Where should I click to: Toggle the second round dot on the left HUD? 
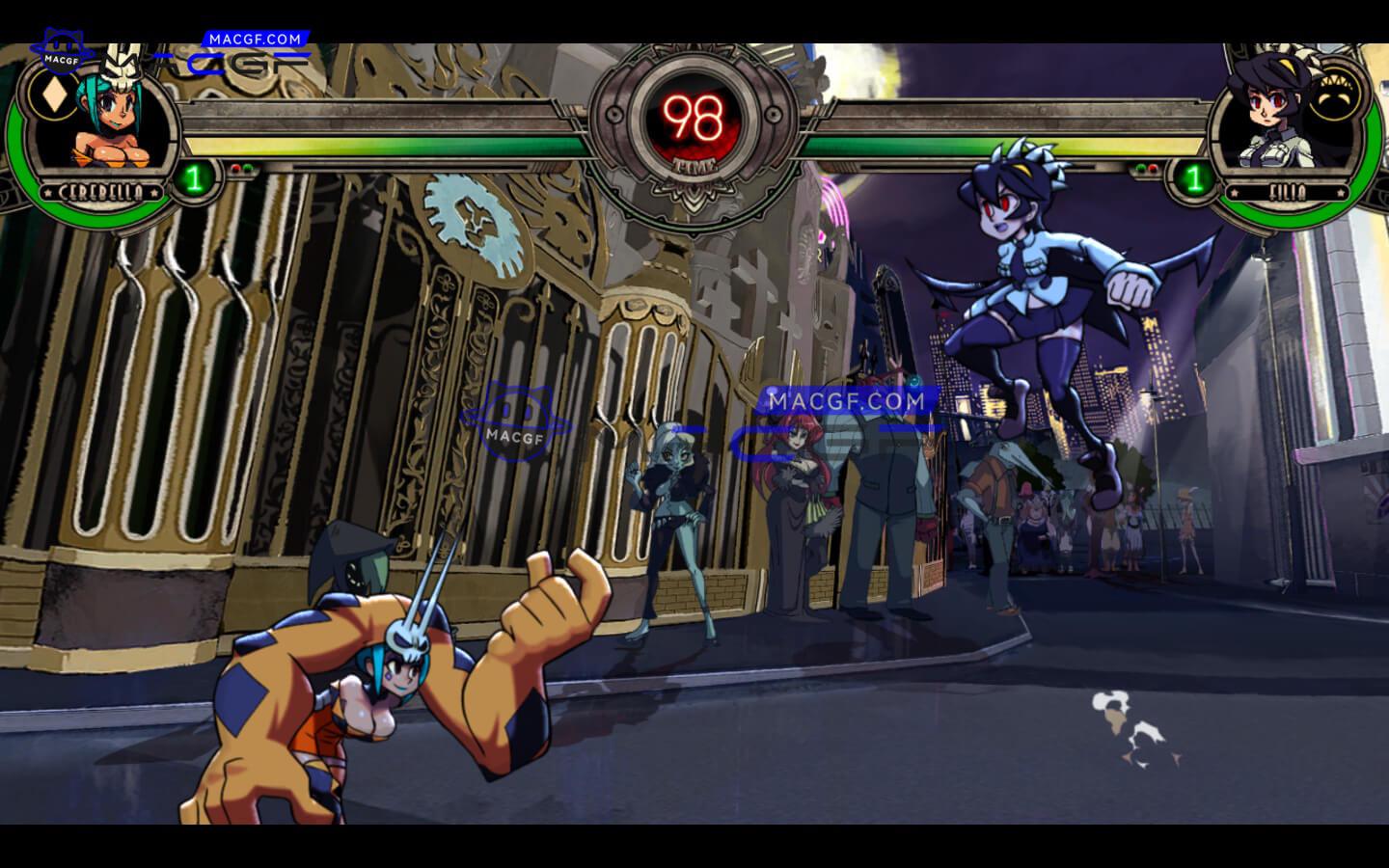point(247,167)
